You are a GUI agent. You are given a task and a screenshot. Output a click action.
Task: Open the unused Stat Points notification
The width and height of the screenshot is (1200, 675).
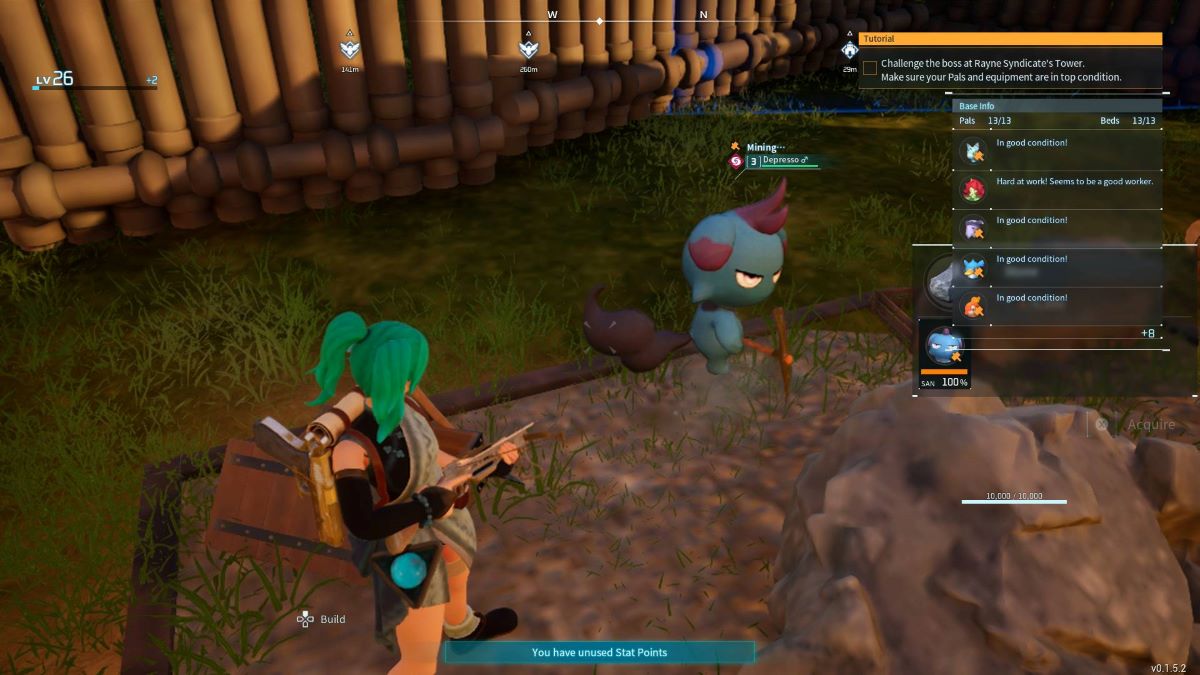[x=599, y=652]
